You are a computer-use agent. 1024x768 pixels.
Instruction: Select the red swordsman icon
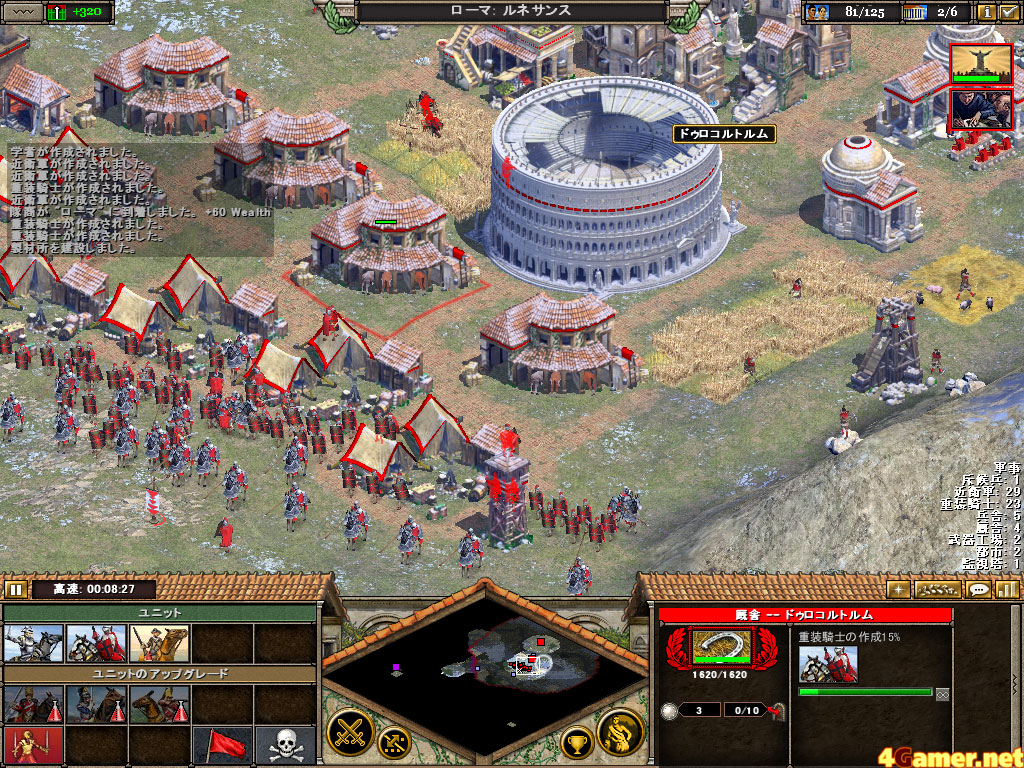tap(33, 746)
